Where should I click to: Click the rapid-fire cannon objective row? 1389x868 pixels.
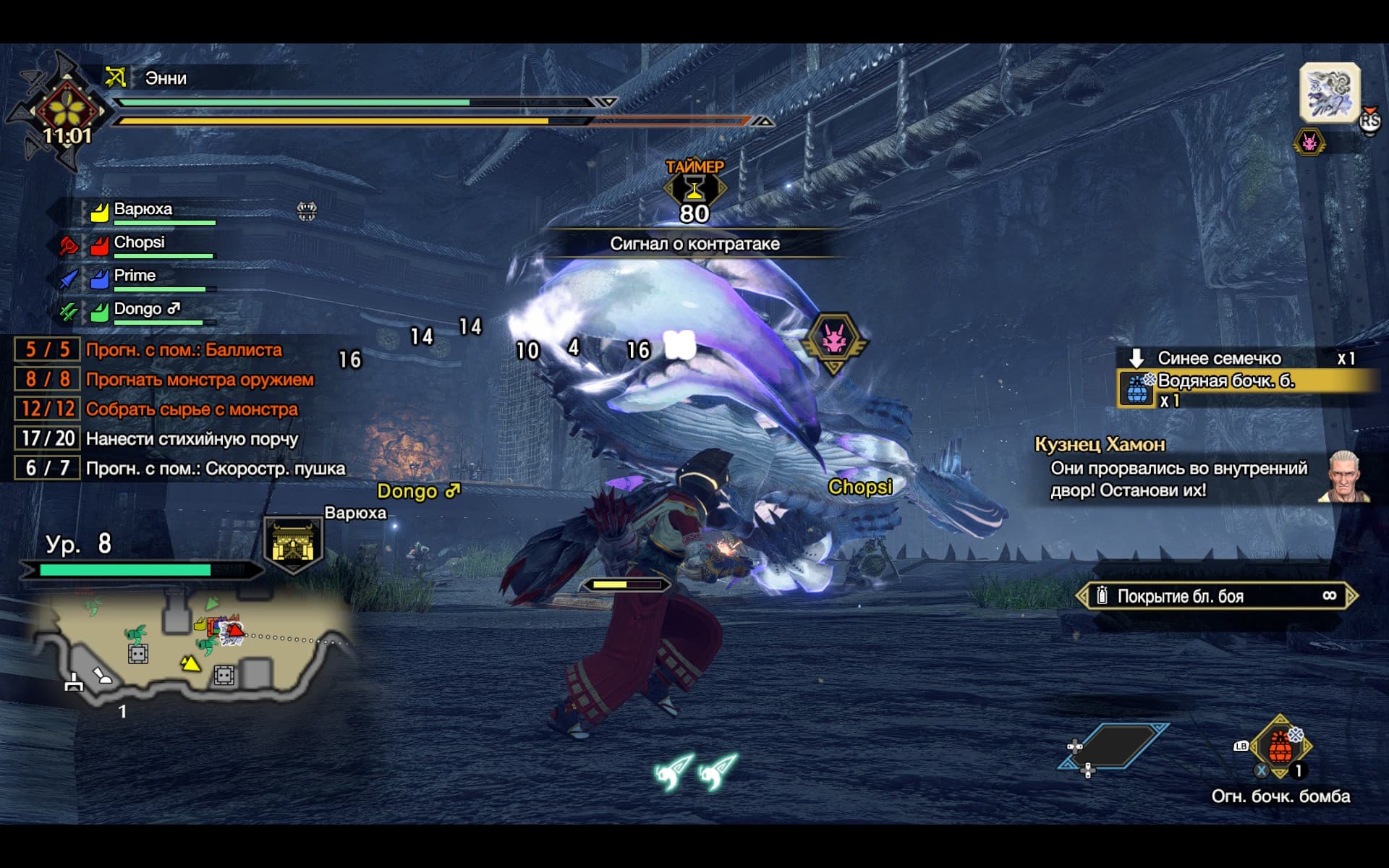click(215, 469)
